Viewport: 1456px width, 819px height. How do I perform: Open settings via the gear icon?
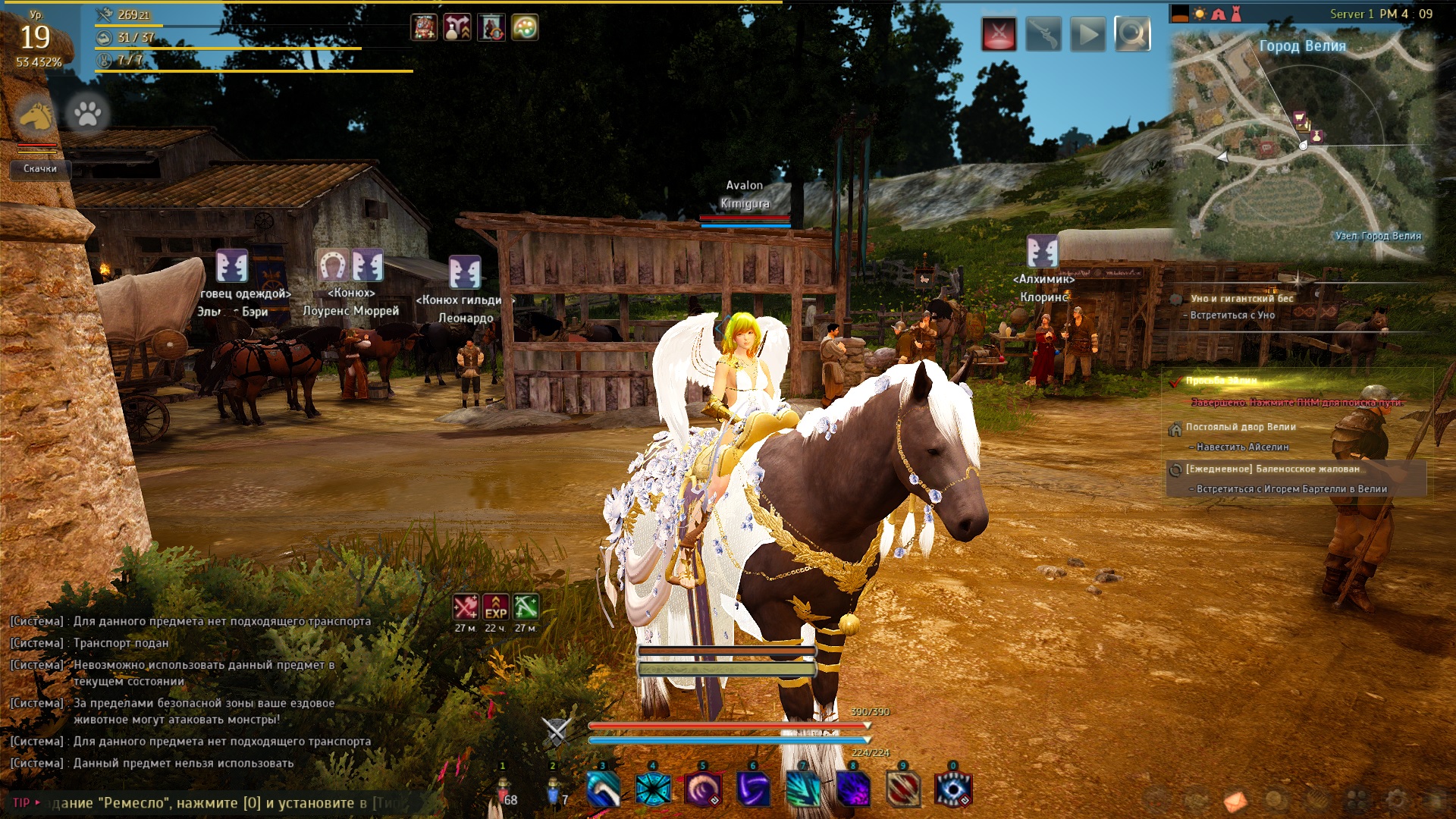pyautogui.click(x=1395, y=799)
